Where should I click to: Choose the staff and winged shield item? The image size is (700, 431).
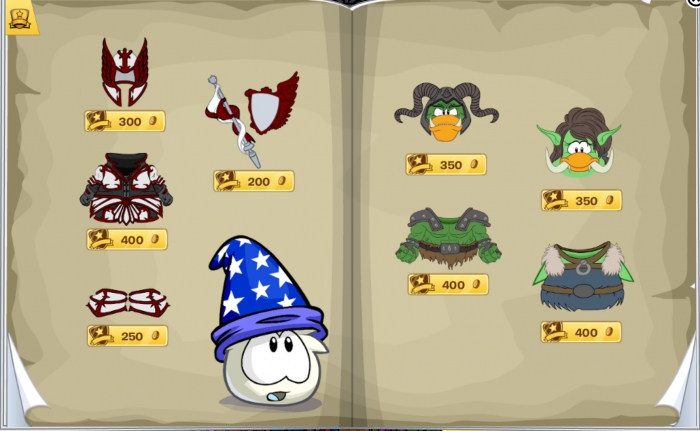(253, 117)
